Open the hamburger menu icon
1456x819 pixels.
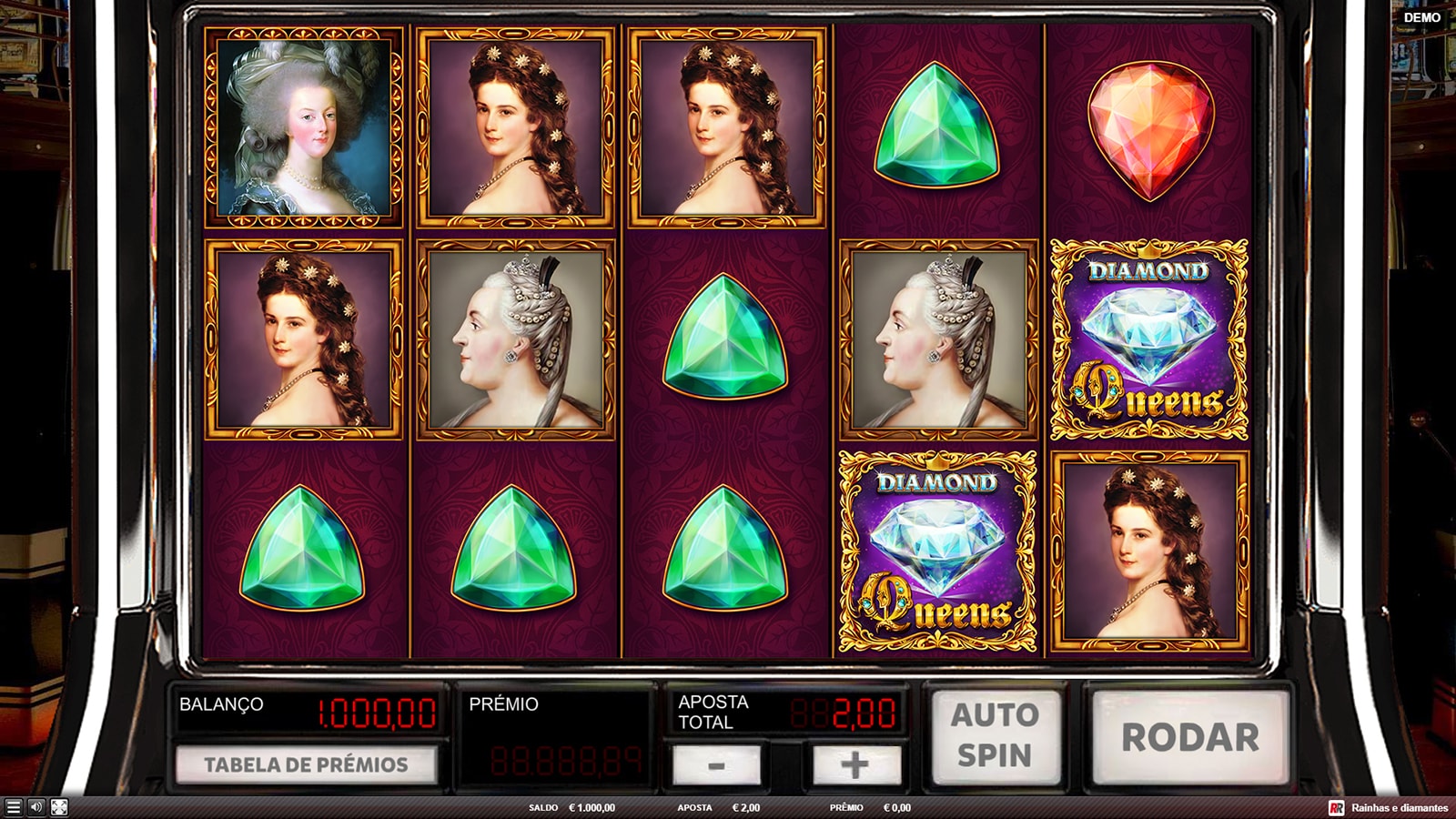13,807
